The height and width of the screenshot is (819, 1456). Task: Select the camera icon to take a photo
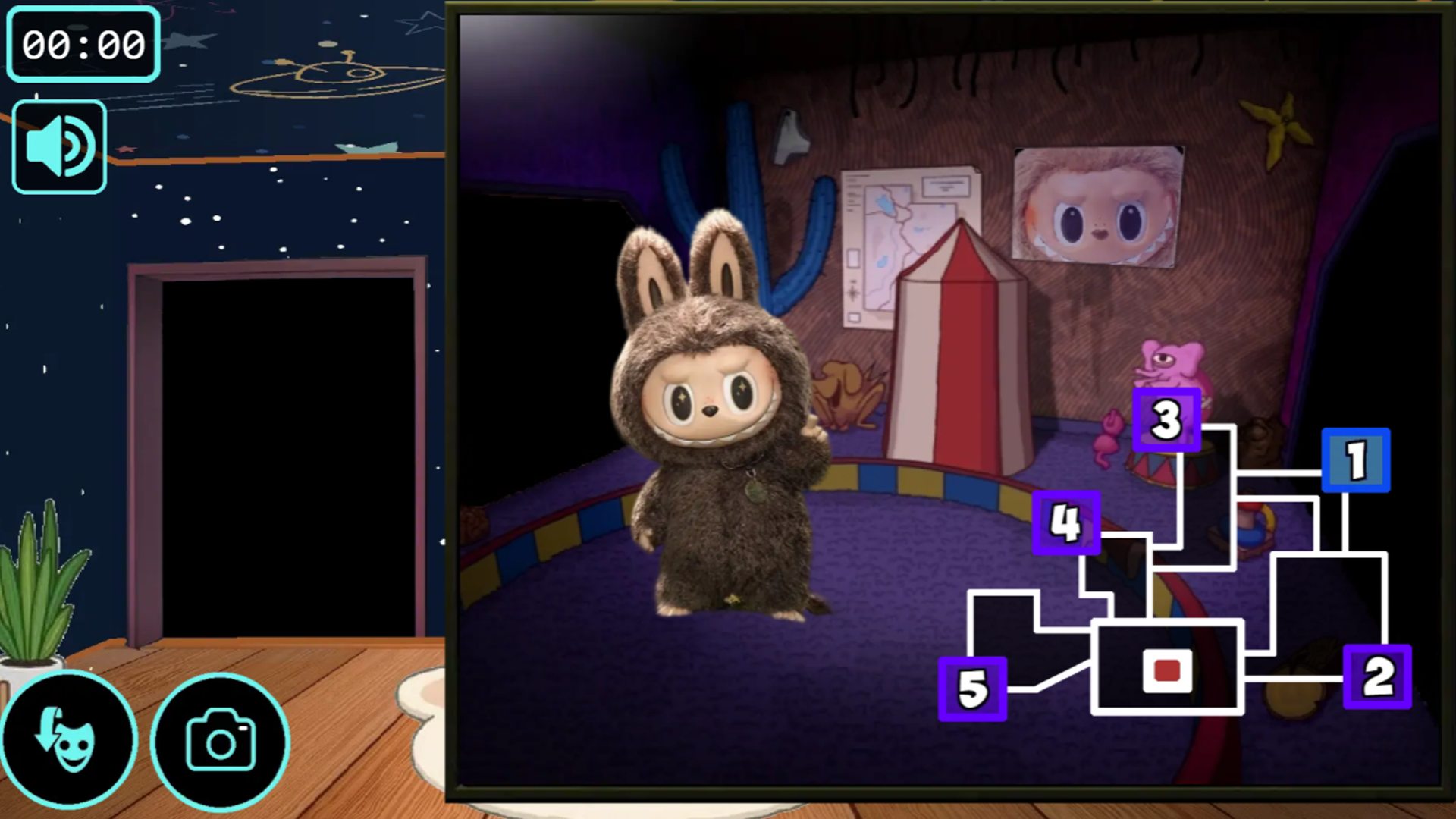tap(219, 739)
